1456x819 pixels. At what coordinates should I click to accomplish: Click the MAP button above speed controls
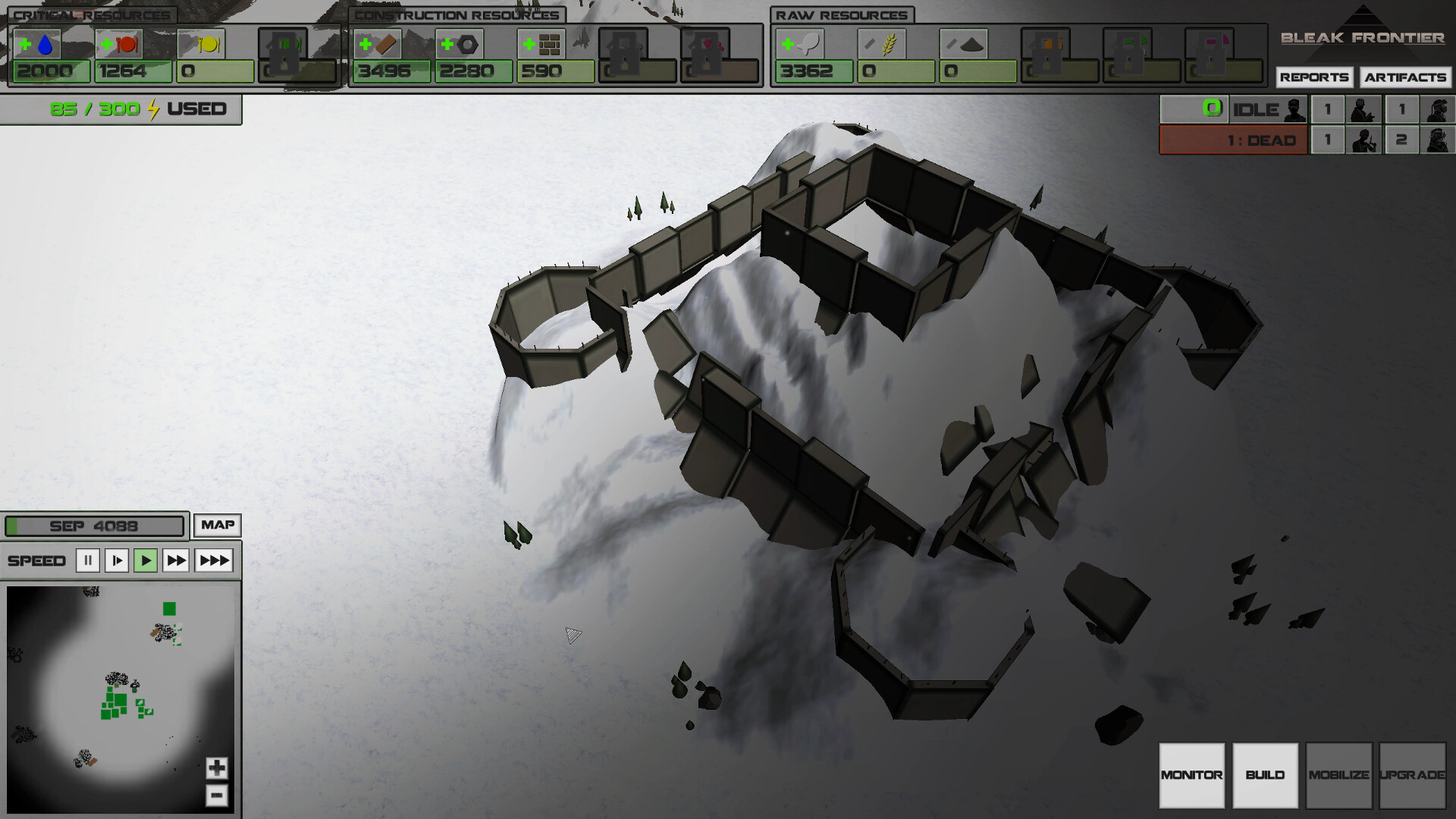click(217, 525)
